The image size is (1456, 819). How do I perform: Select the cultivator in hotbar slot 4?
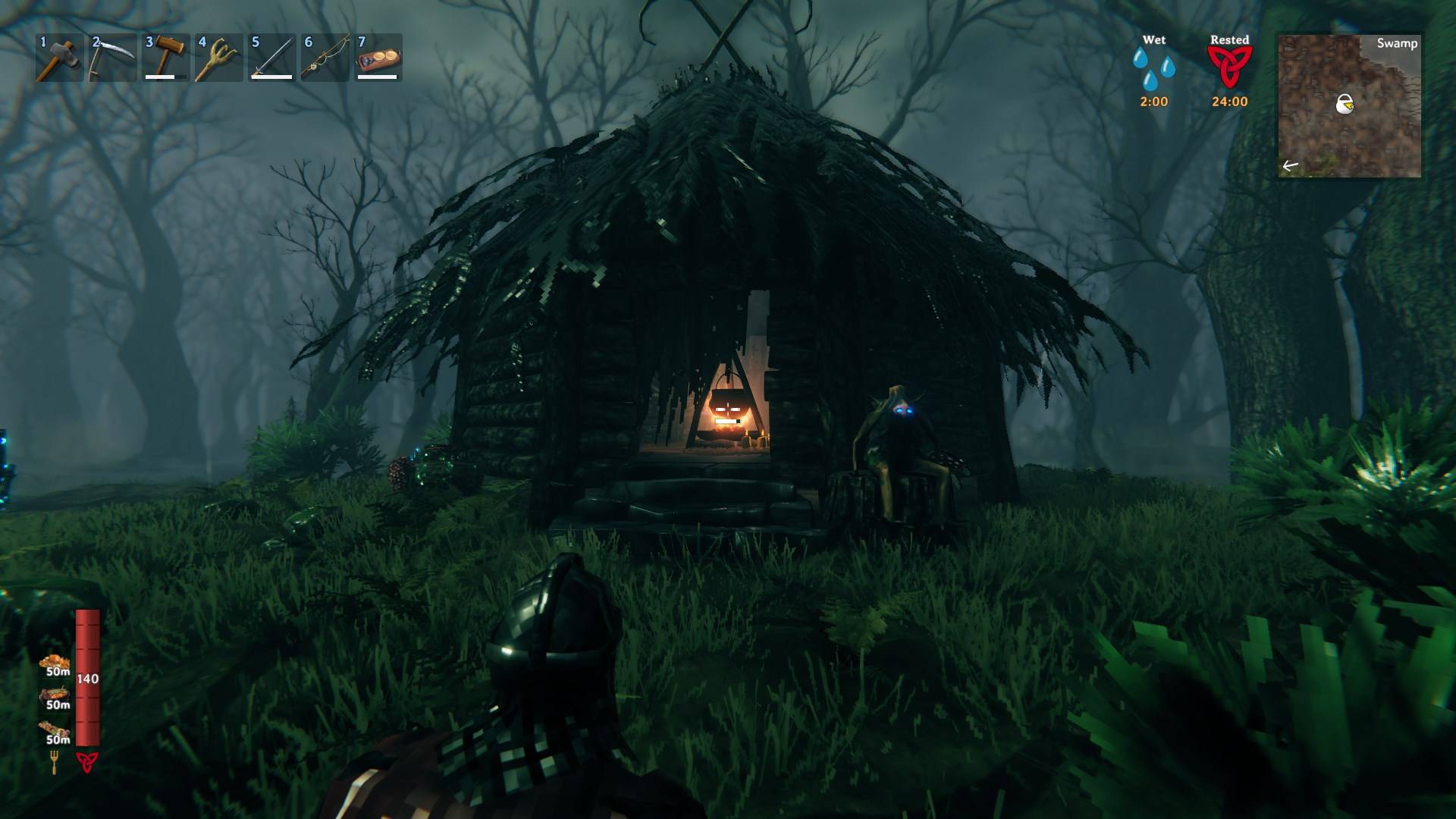click(218, 58)
